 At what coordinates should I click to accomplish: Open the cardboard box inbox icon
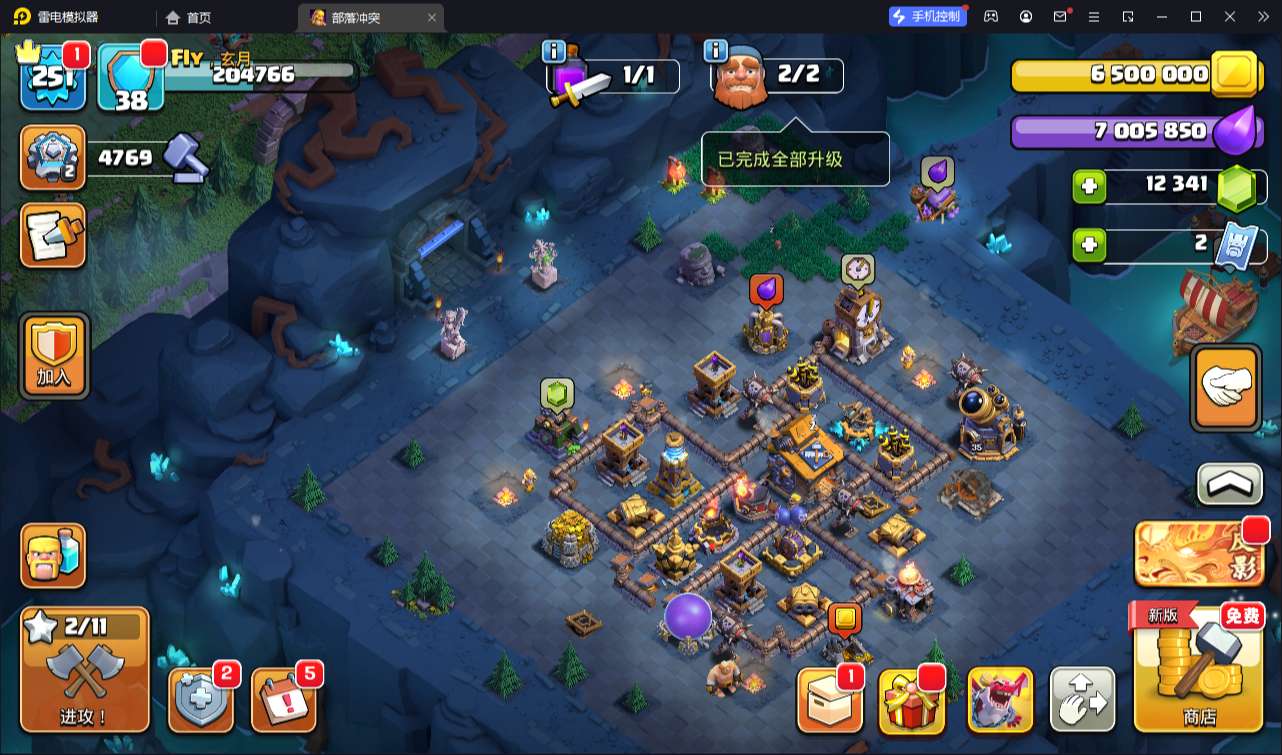click(829, 700)
